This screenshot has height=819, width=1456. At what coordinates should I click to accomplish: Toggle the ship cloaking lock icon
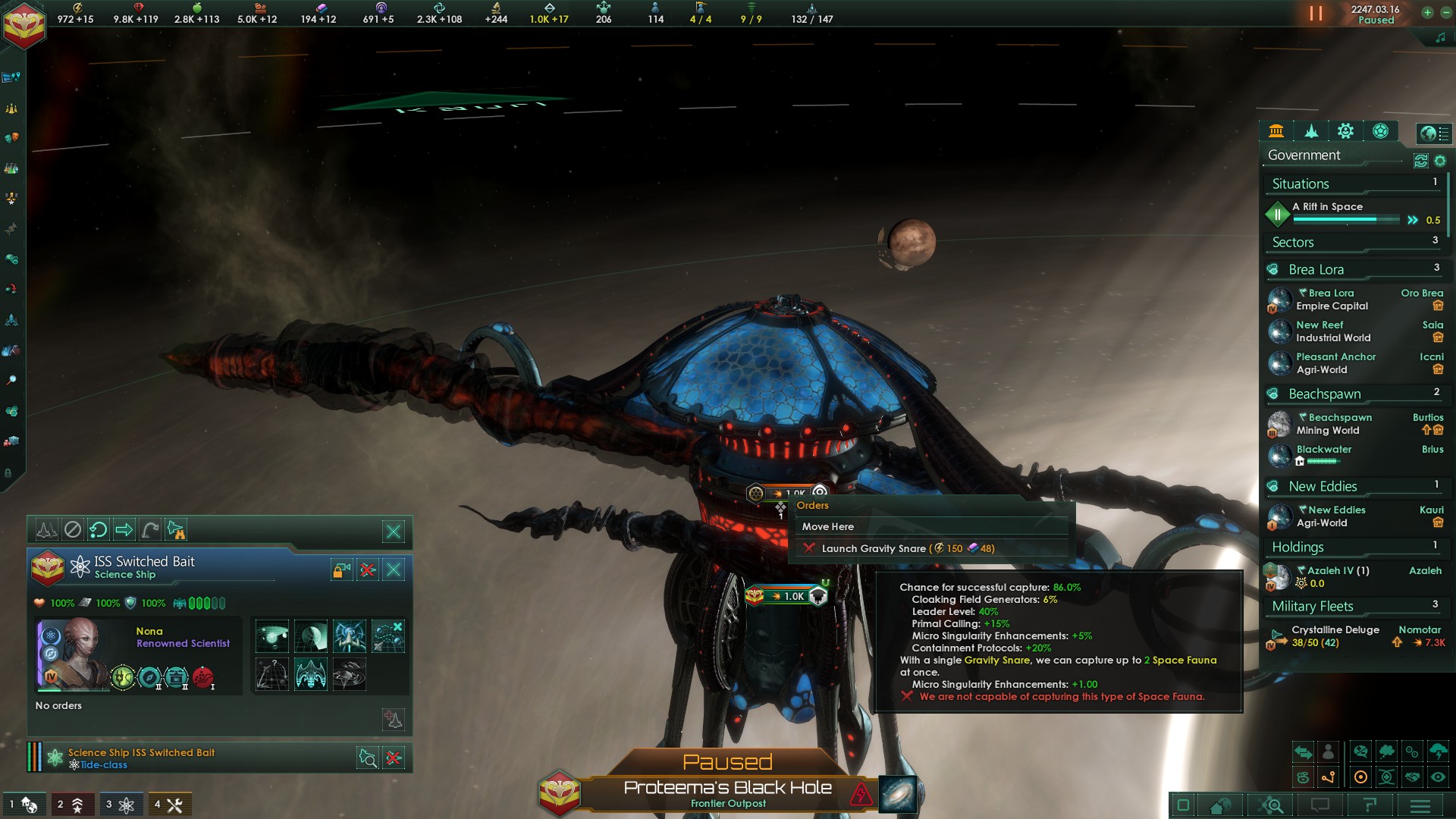(x=341, y=570)
